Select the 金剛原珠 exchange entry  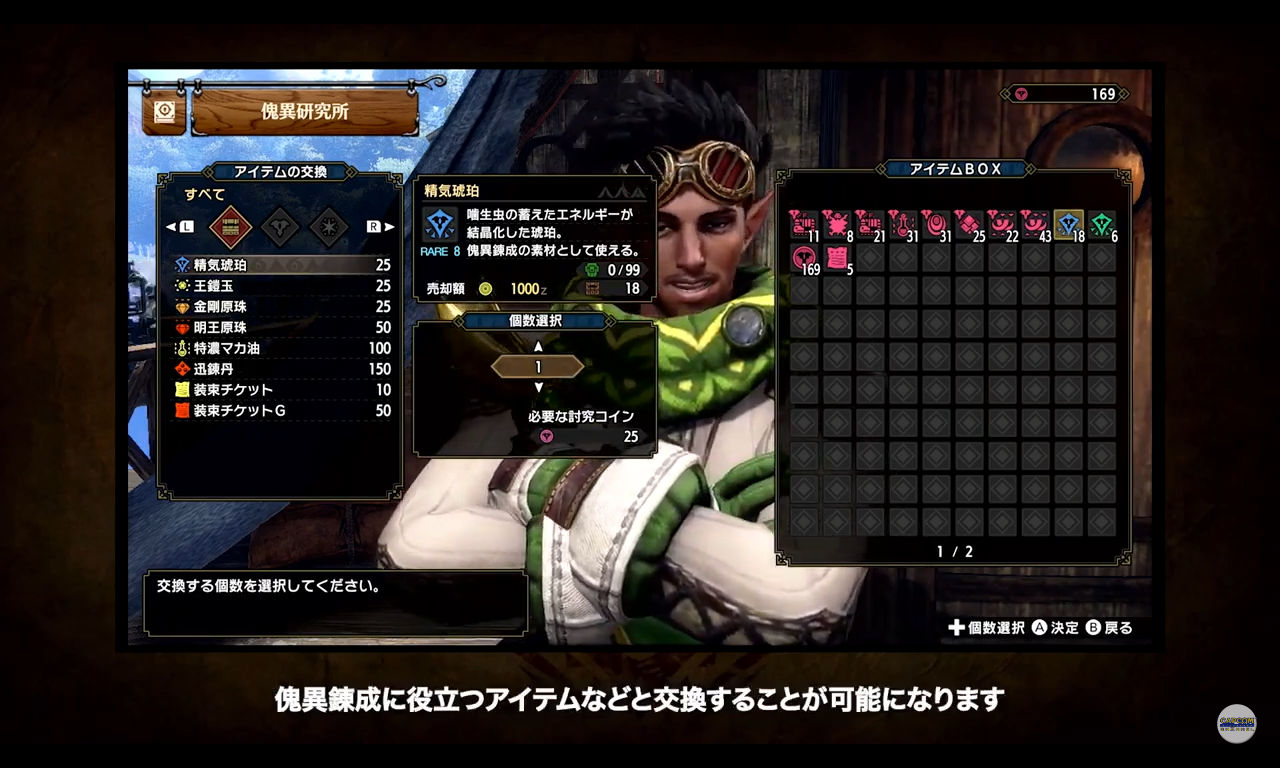tap(280, 307)
